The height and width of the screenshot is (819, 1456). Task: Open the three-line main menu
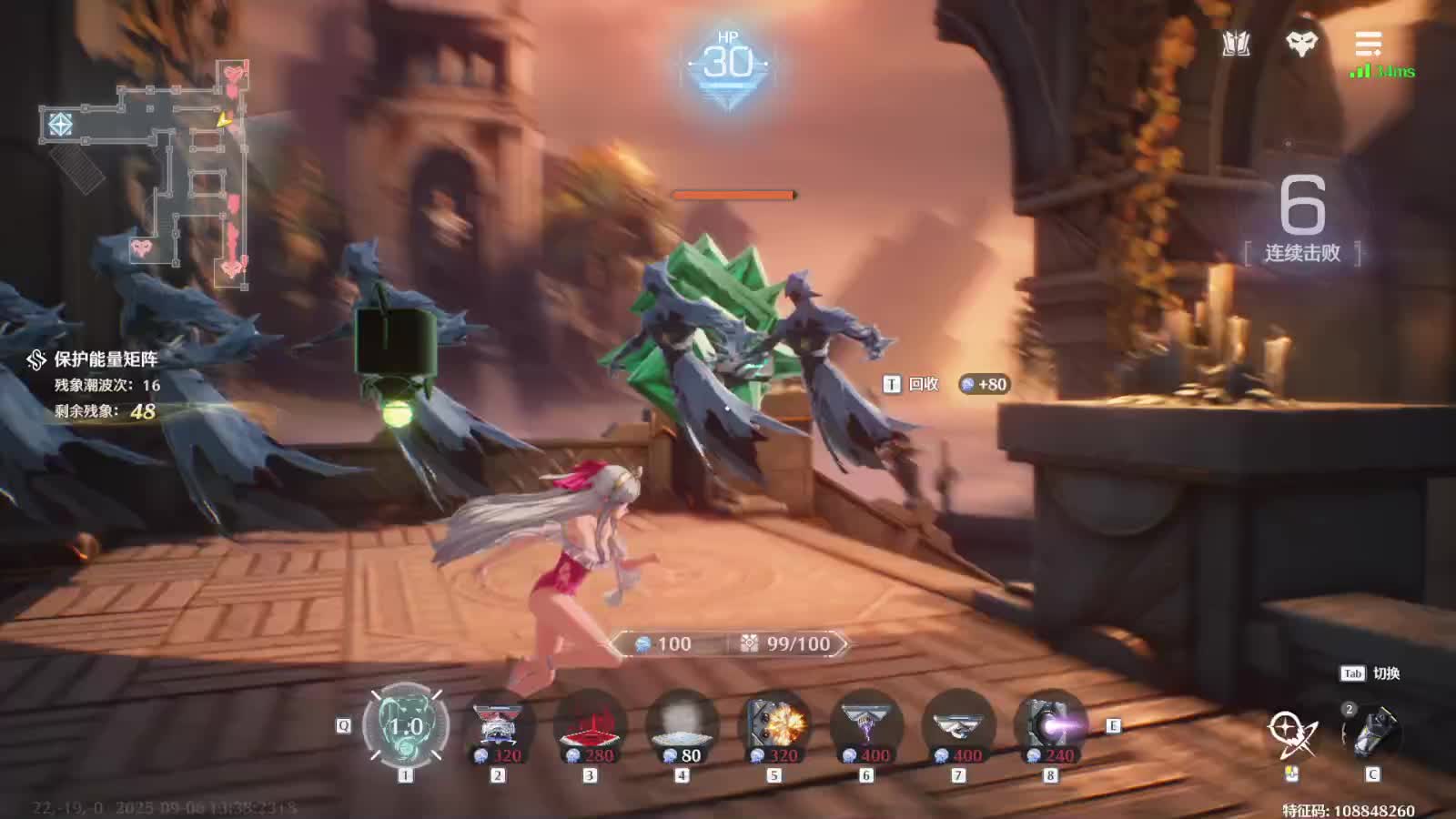click(x=1368, y=44)
